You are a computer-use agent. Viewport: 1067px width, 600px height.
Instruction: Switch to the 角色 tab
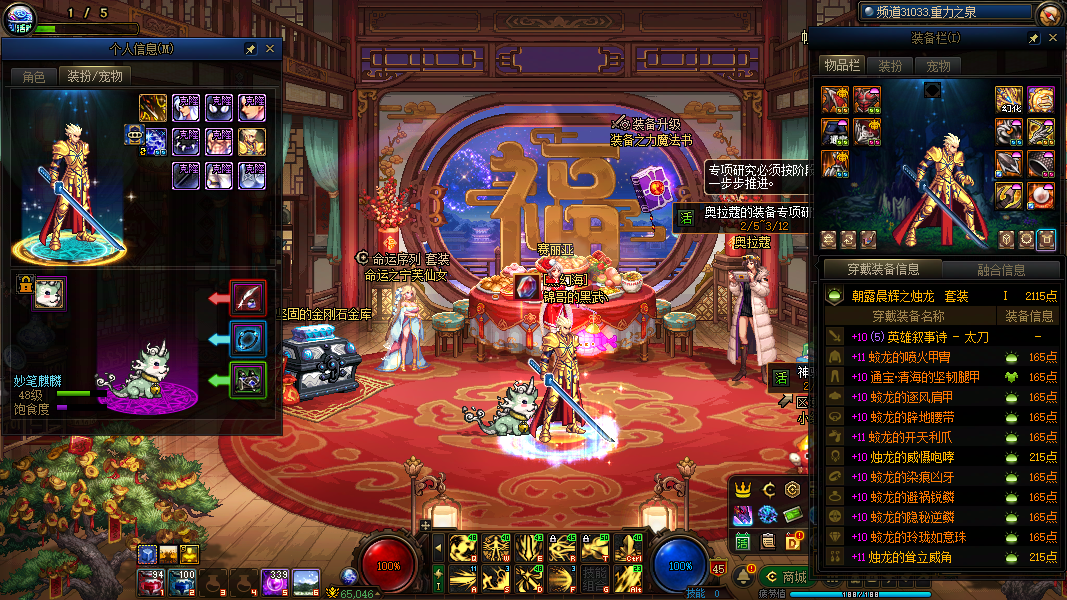point(34,76)
